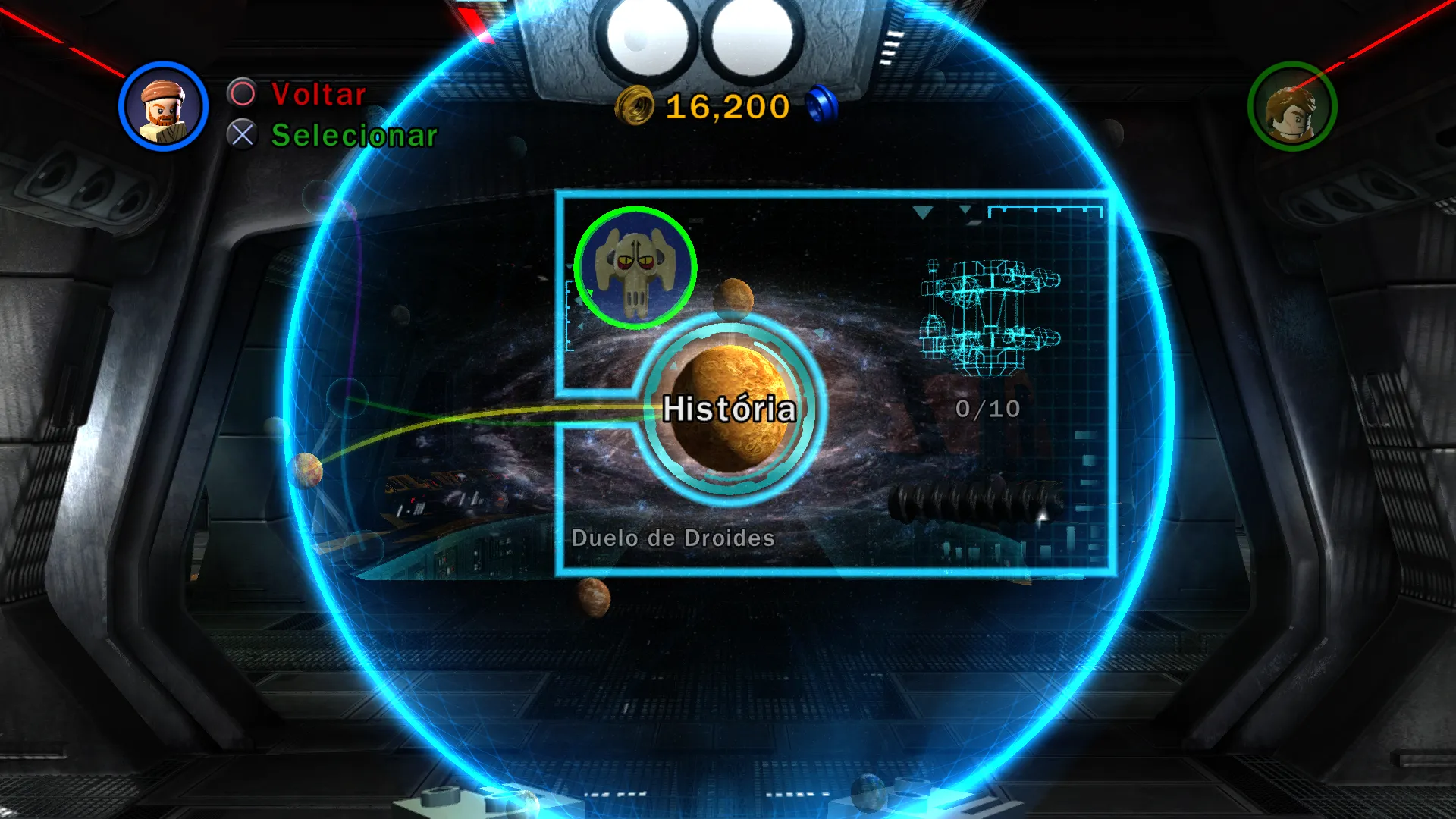Image resolution: width=1456 pixels, height=819 pixels.
Task: Select the História story mode planet
Action: [729, 409]
